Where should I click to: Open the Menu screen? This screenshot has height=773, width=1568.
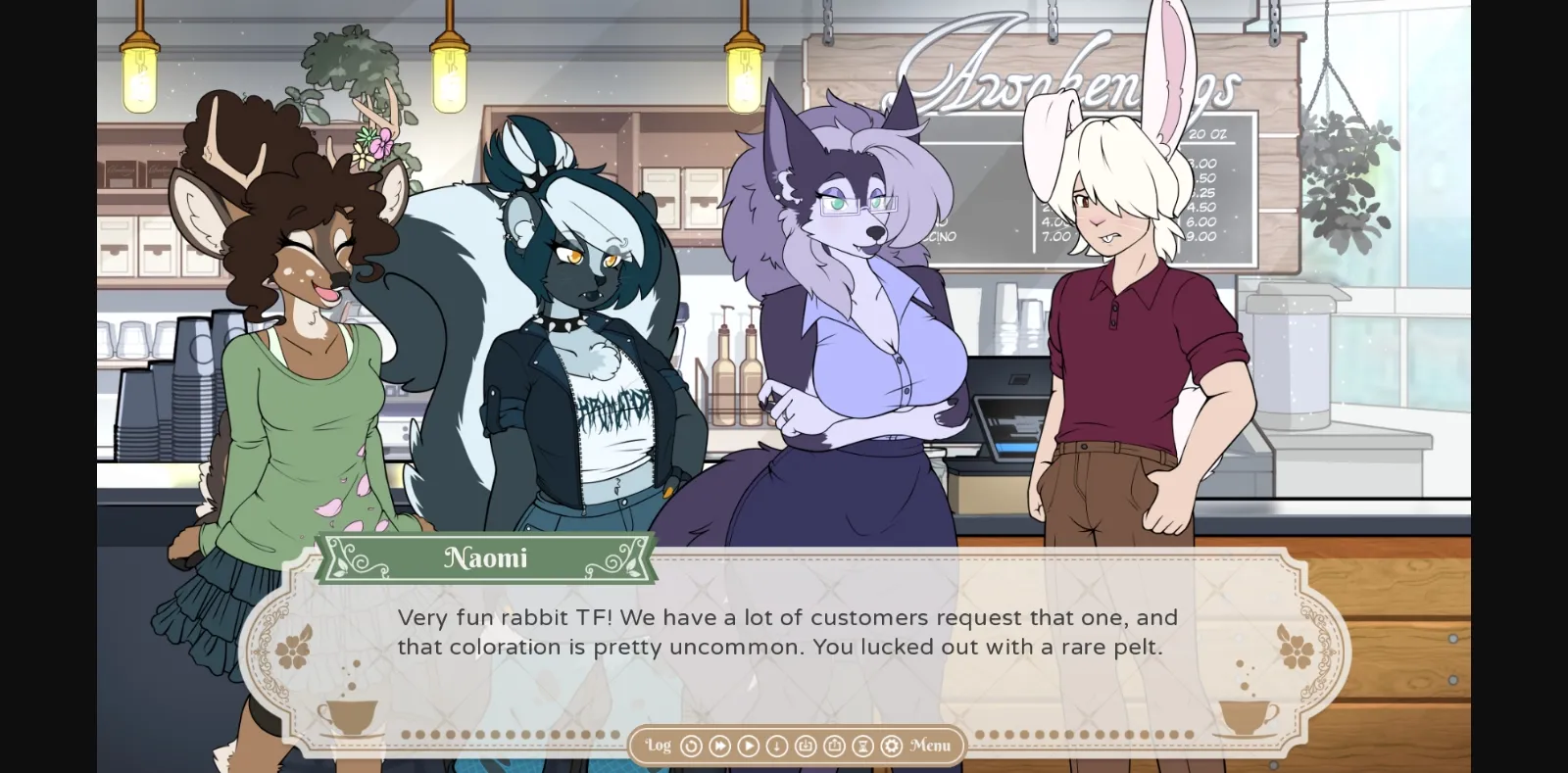pos(929,746)
